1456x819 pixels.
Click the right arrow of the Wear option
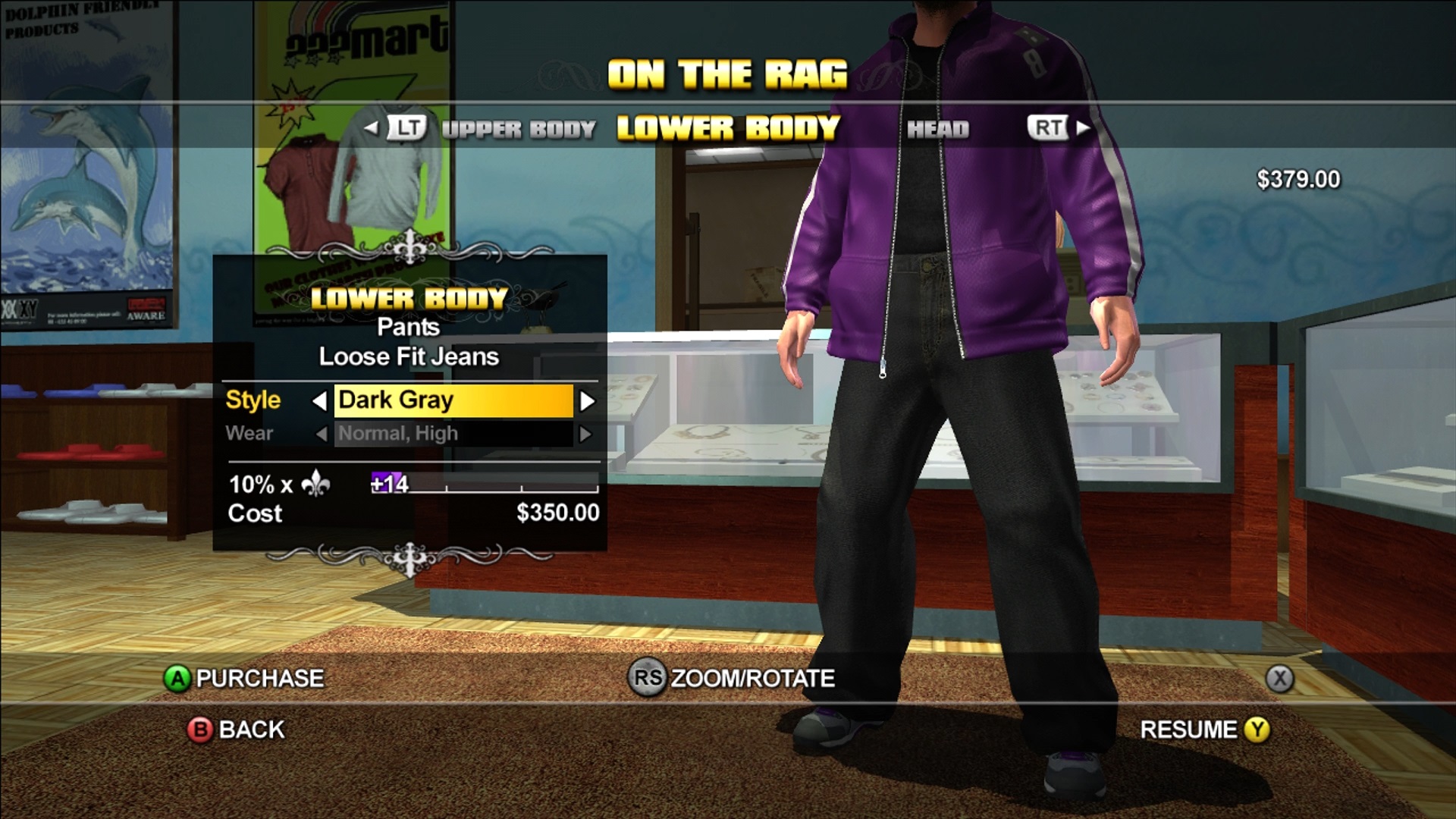tap(585, 435)
